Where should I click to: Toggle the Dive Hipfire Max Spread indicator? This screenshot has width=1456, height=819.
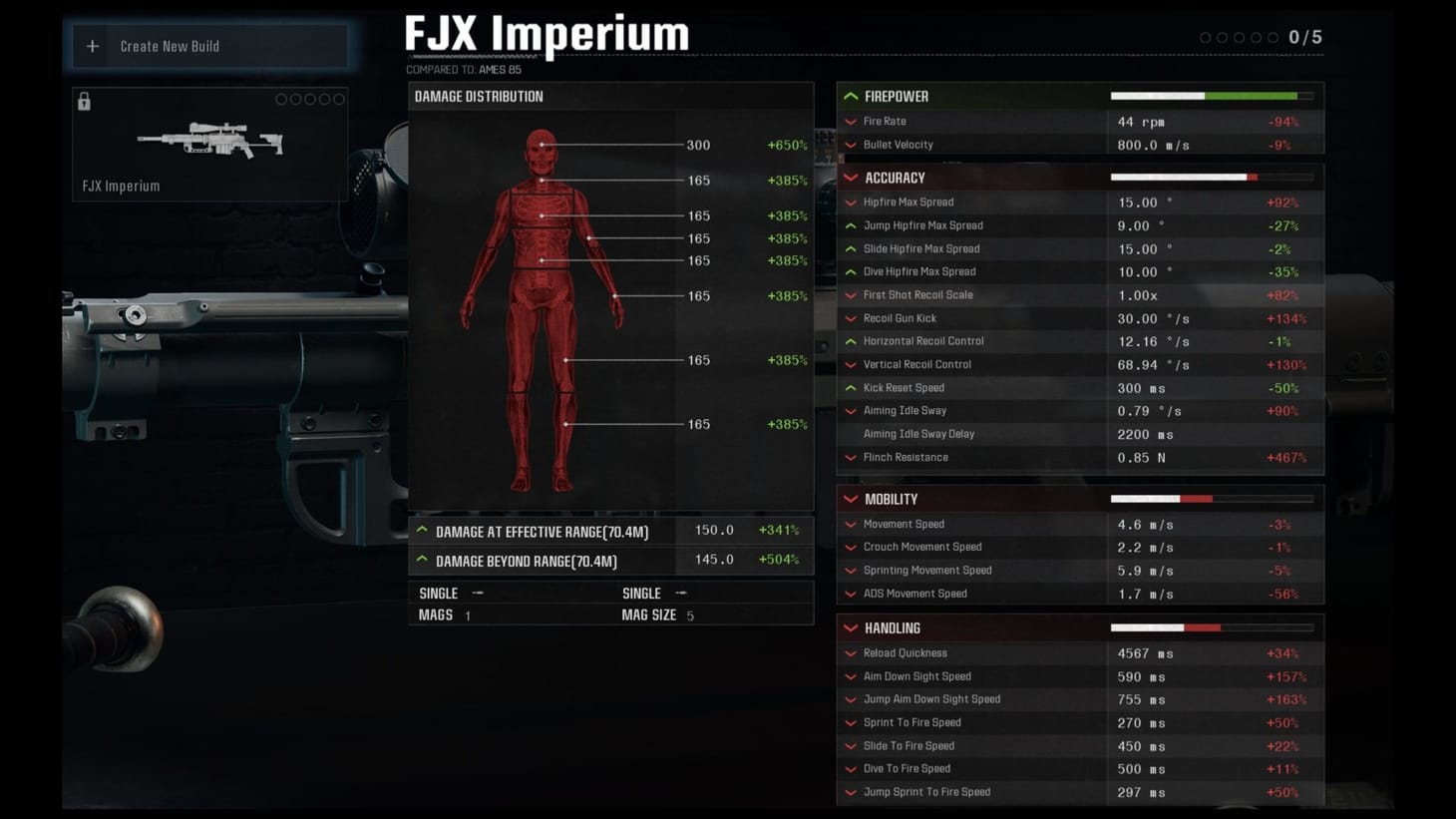coord(851,271)
